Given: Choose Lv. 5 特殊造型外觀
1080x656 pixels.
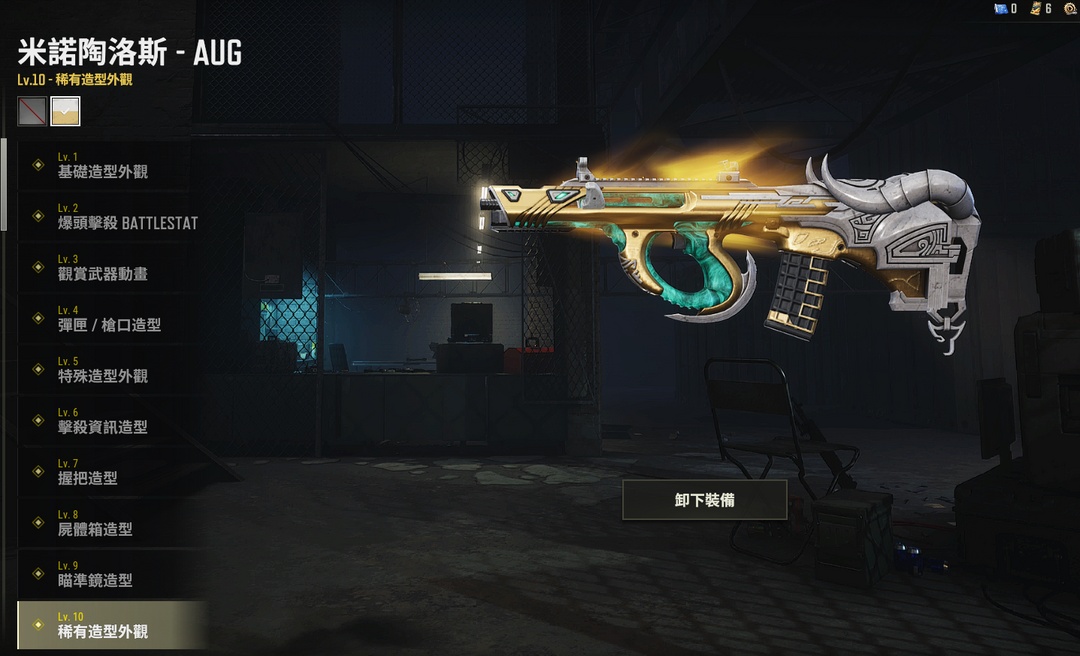Looking at the screenshot, I should point(105,369).
